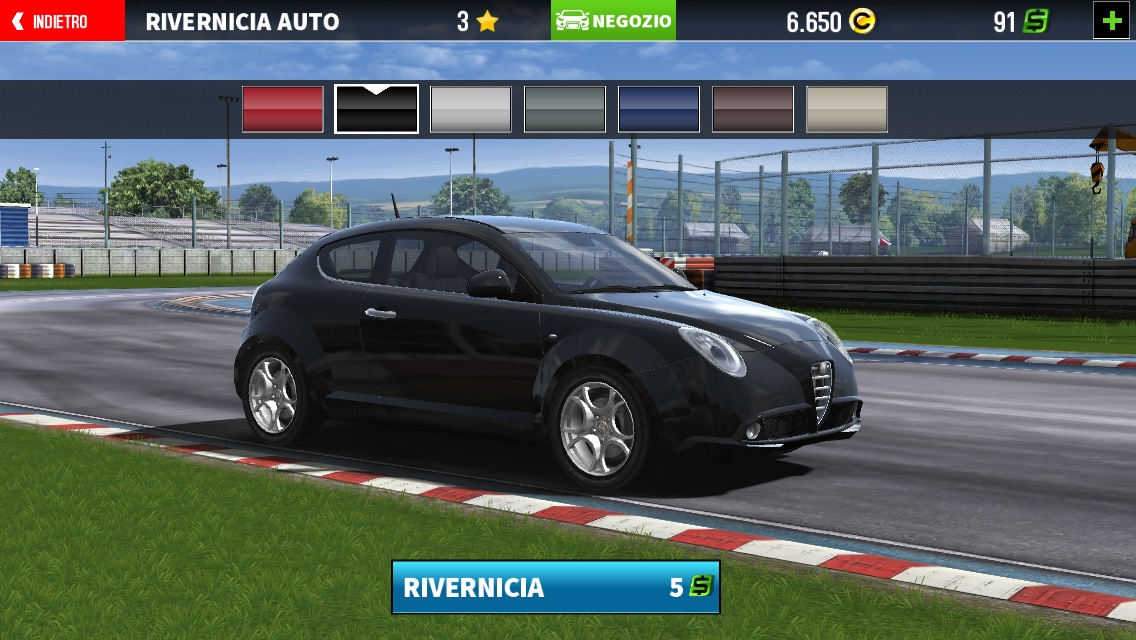Image resolution: width=1136 pixels, height=640 pixels.
Task: Pick the silver paint swatch
Action: click(x=471, y=109)
